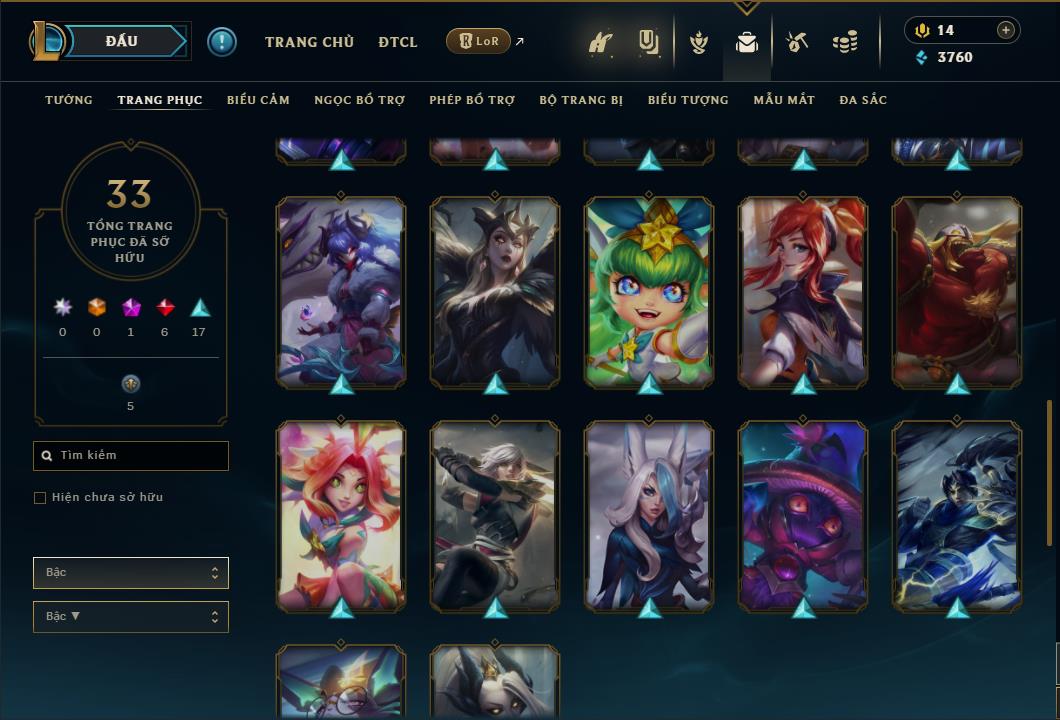Launch the LoR link
This screenshot has height=720, width=1060.
pyautogui.click(x=479, y=41)
